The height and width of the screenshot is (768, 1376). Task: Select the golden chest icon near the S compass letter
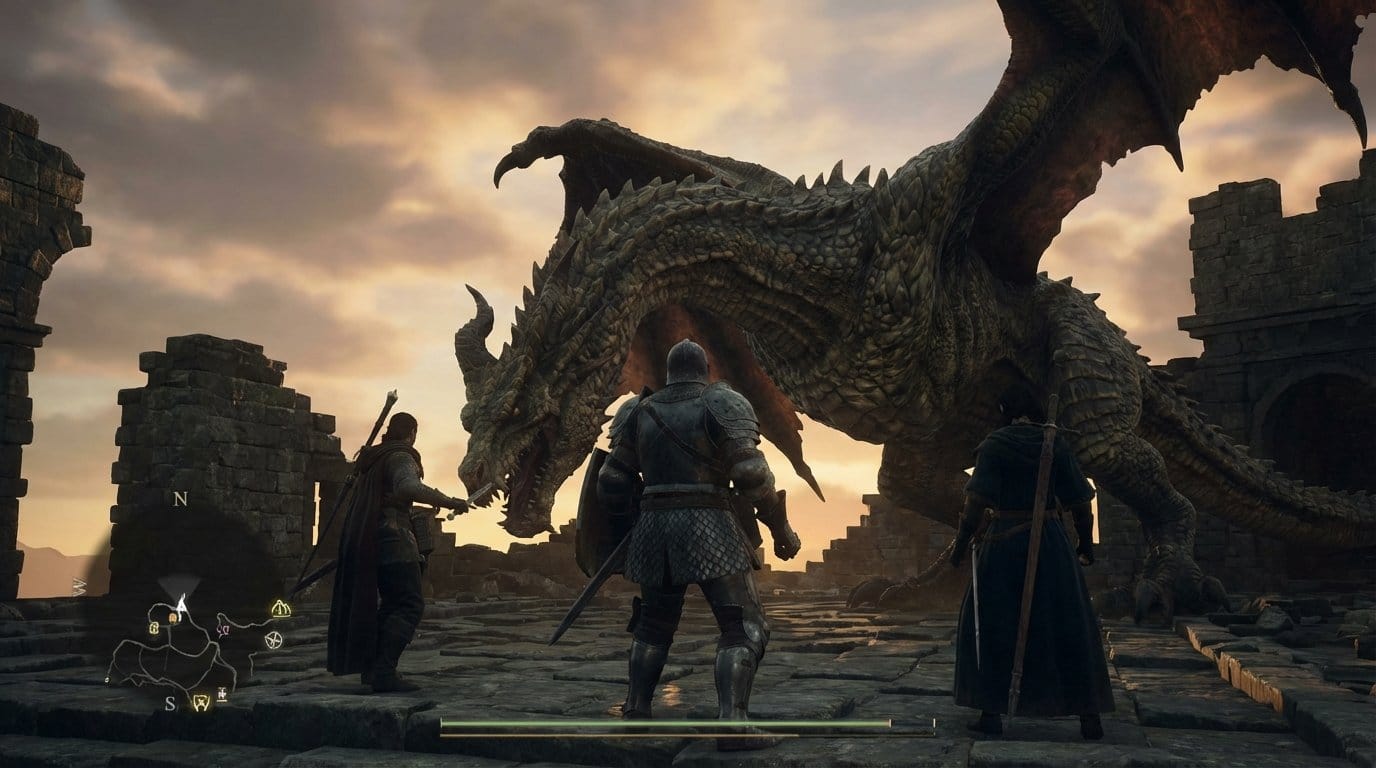click(201, 702)
